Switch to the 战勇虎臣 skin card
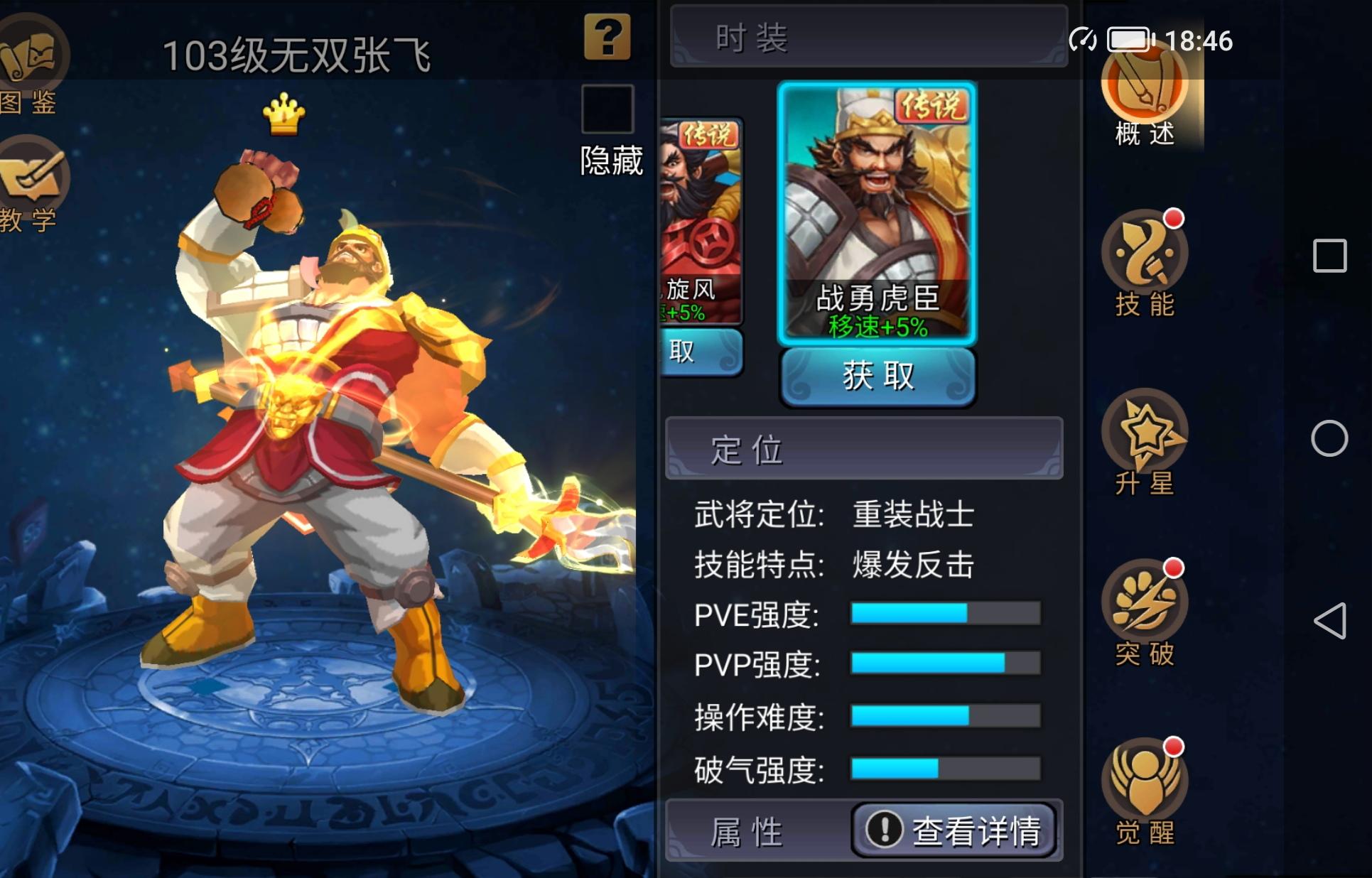The width and height of the screenshot is (1372, 878). (875, 213)
